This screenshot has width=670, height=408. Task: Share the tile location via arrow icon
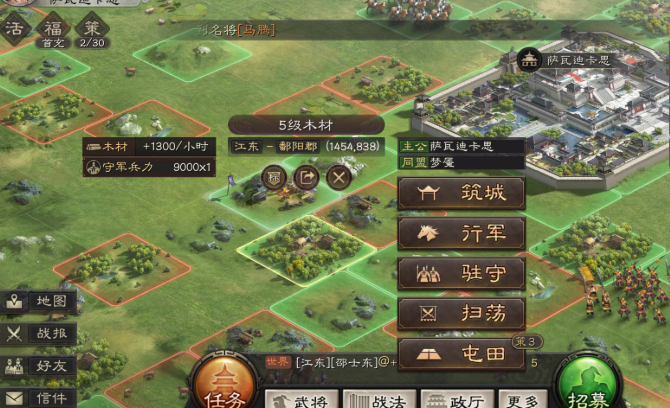click(306, 177)
